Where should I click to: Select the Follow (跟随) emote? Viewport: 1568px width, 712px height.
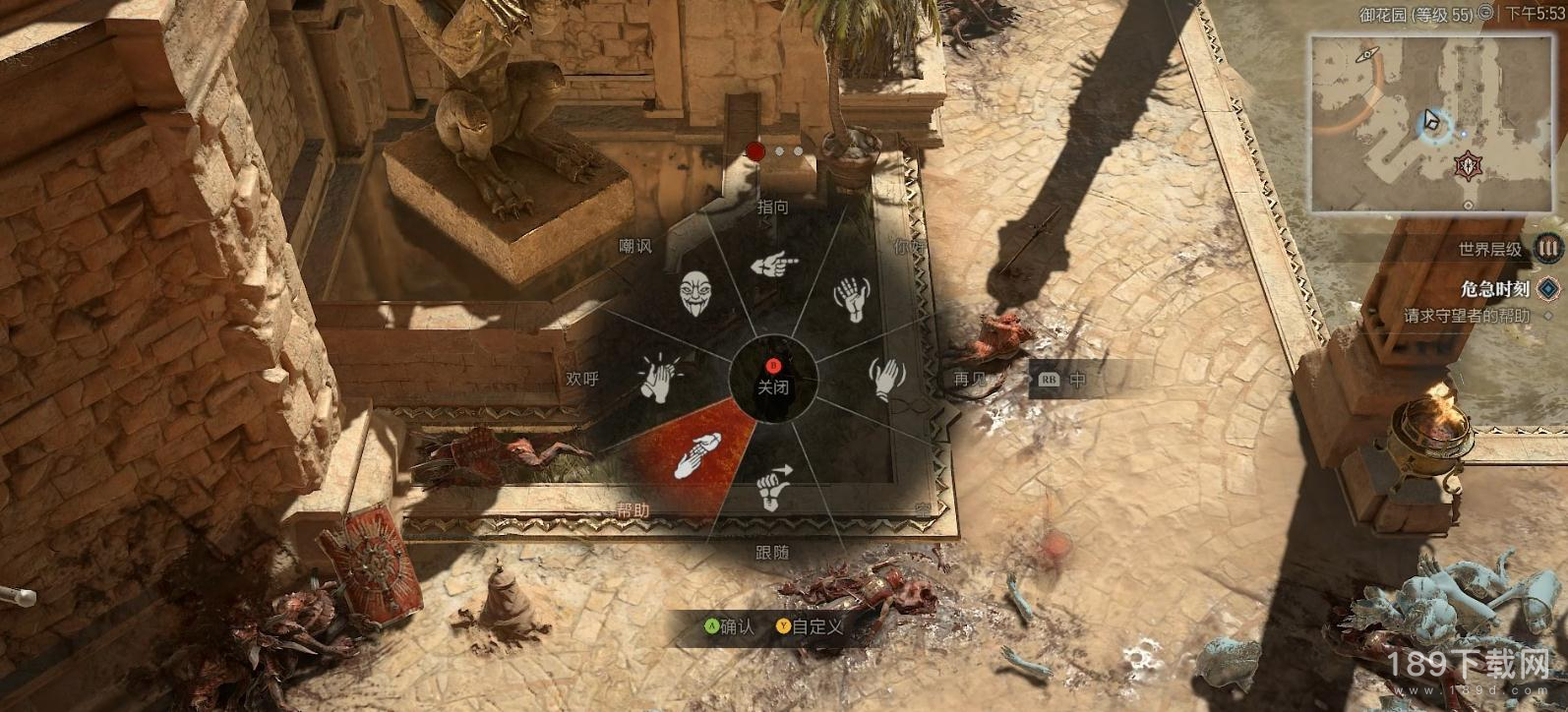pos(775,487)
